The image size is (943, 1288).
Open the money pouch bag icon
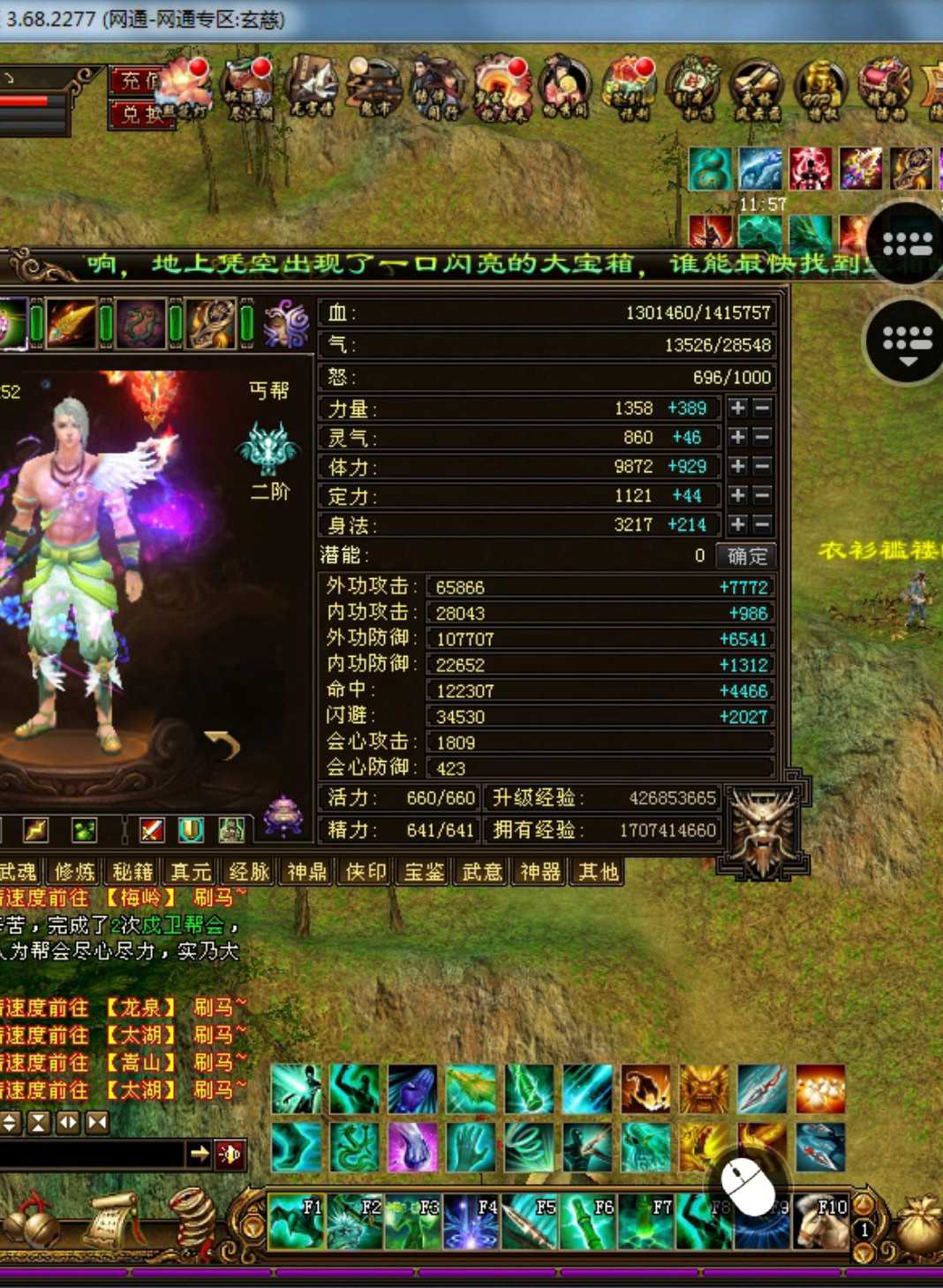pyautogui.click(x=920, y=1225)
